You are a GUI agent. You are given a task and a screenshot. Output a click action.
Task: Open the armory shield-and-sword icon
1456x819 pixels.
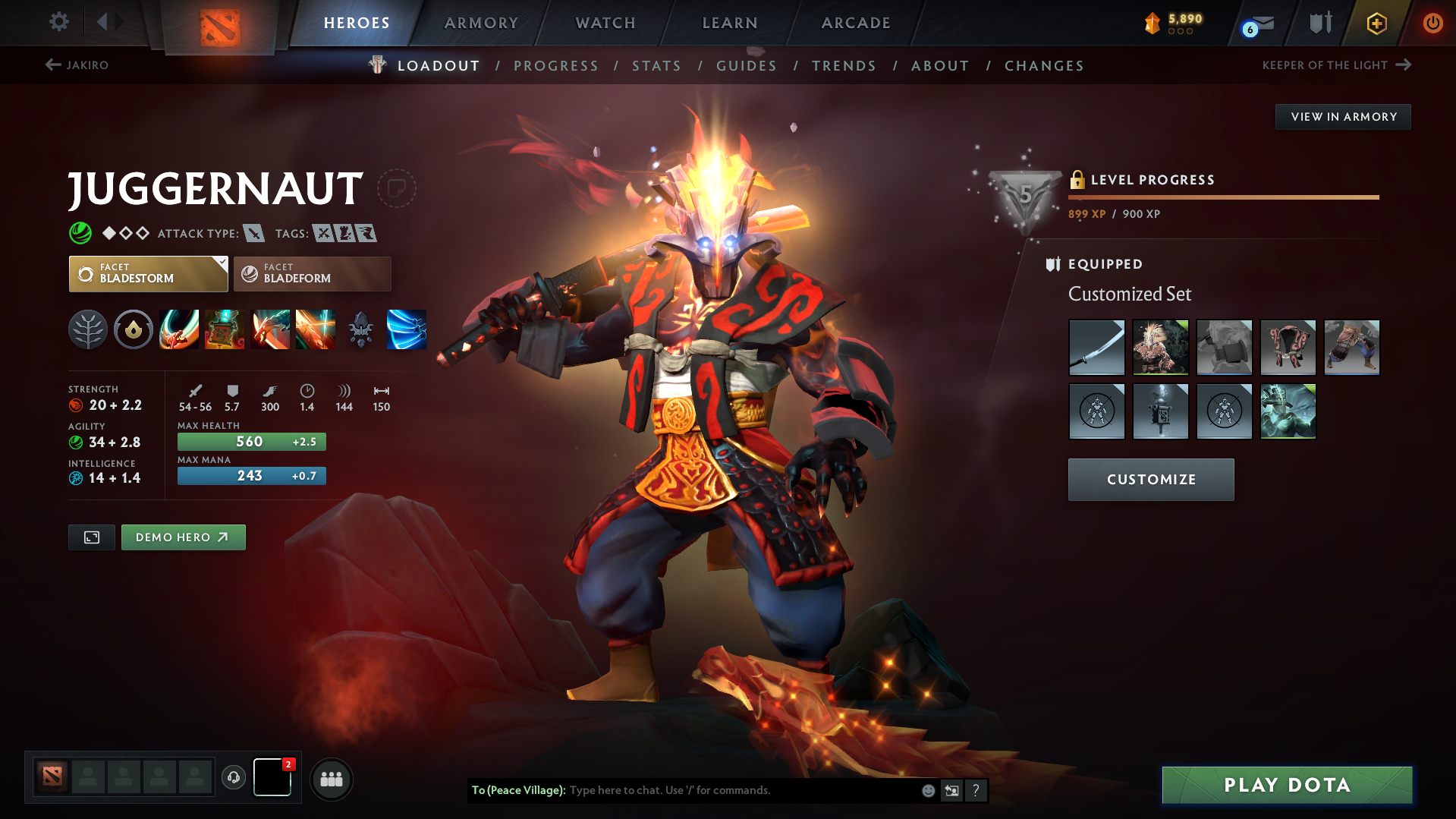(1319, 23)
